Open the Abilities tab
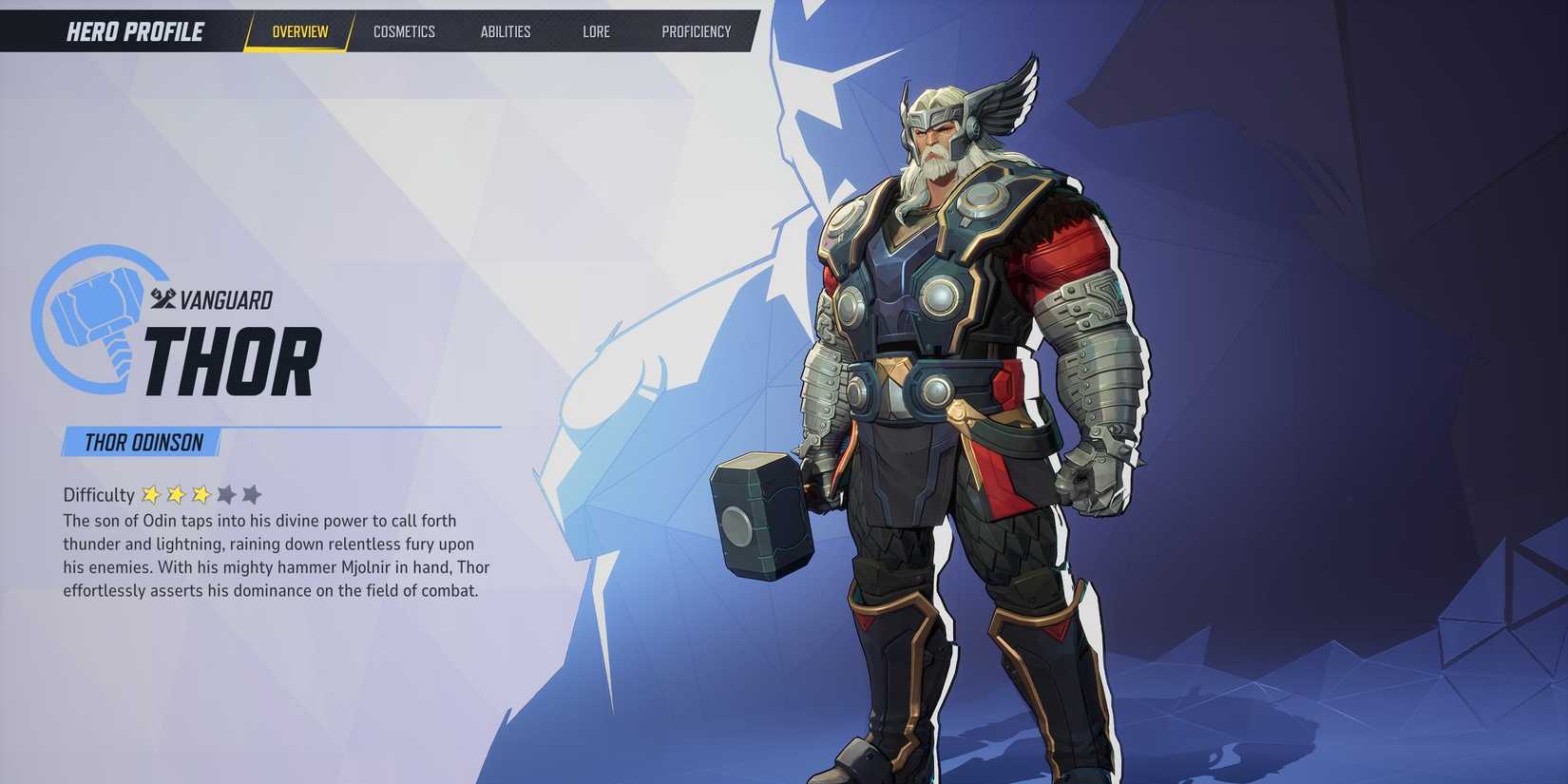Image resolution: width=1568 pixels, height=784 pixels. click(504, 30)
